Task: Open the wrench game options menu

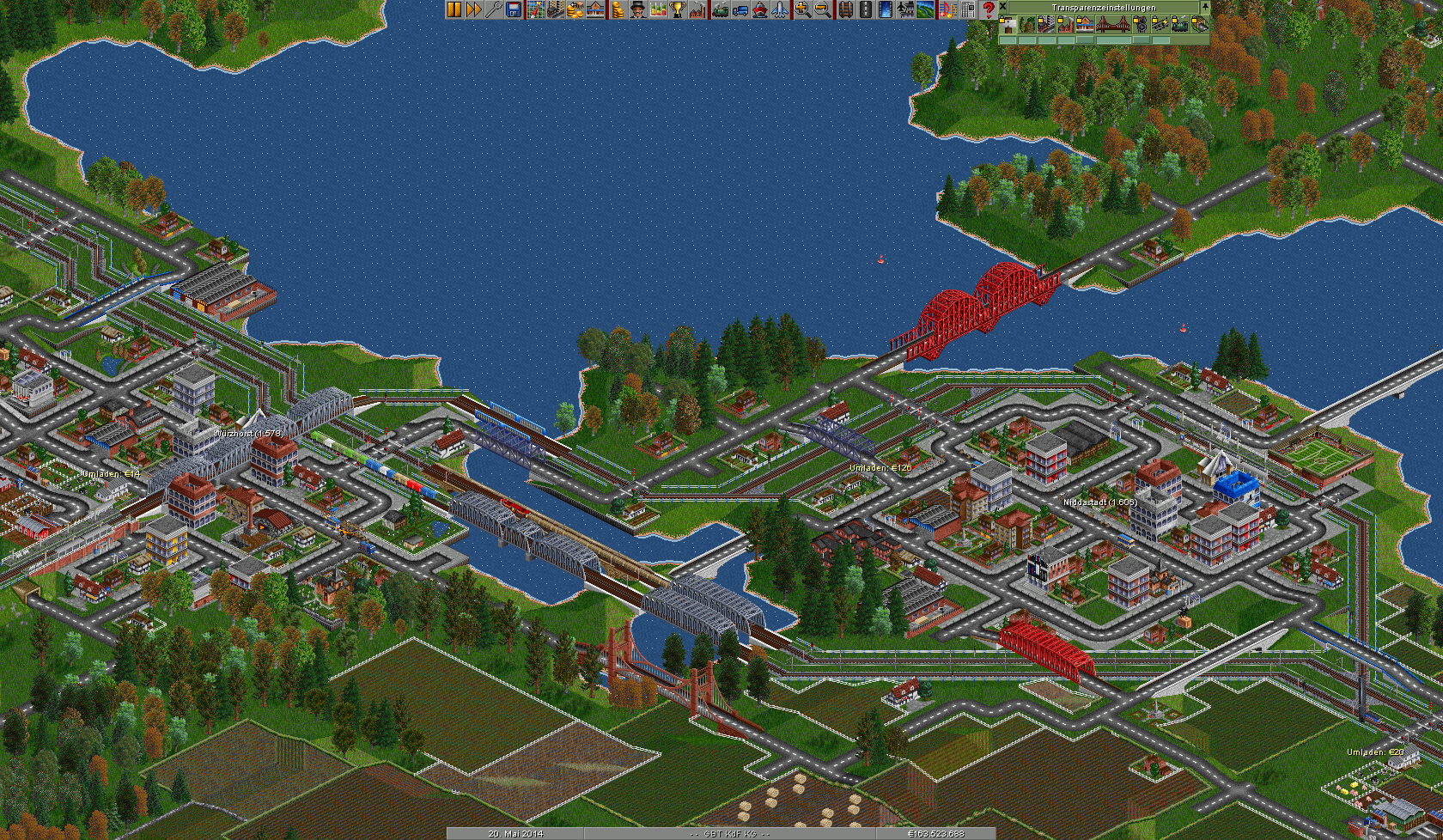Action: (x=493, y=9)
